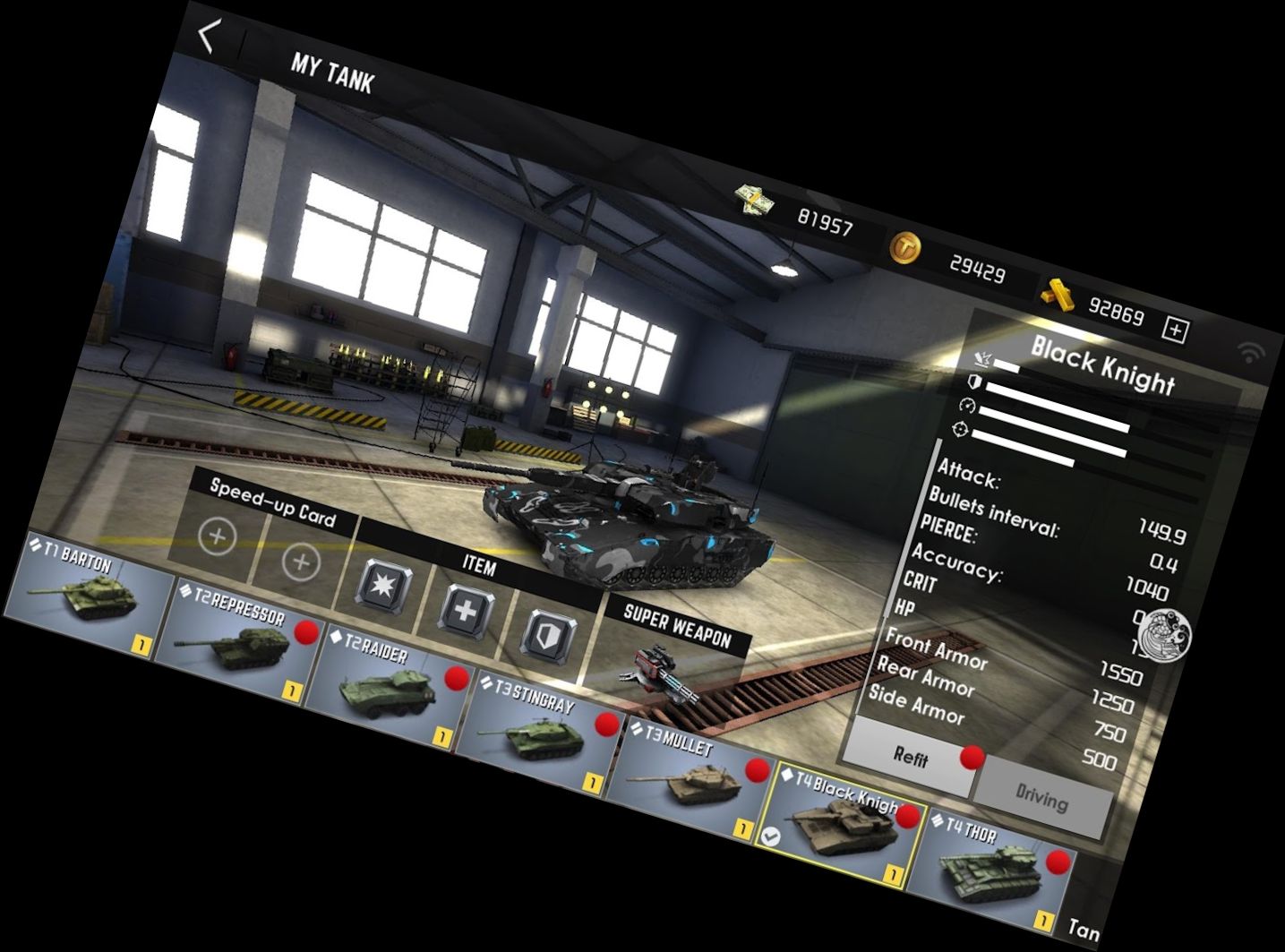The height and width of the screenshot is (952, 1285).
Task: Open the Refit menu
Action: point(910,758)
